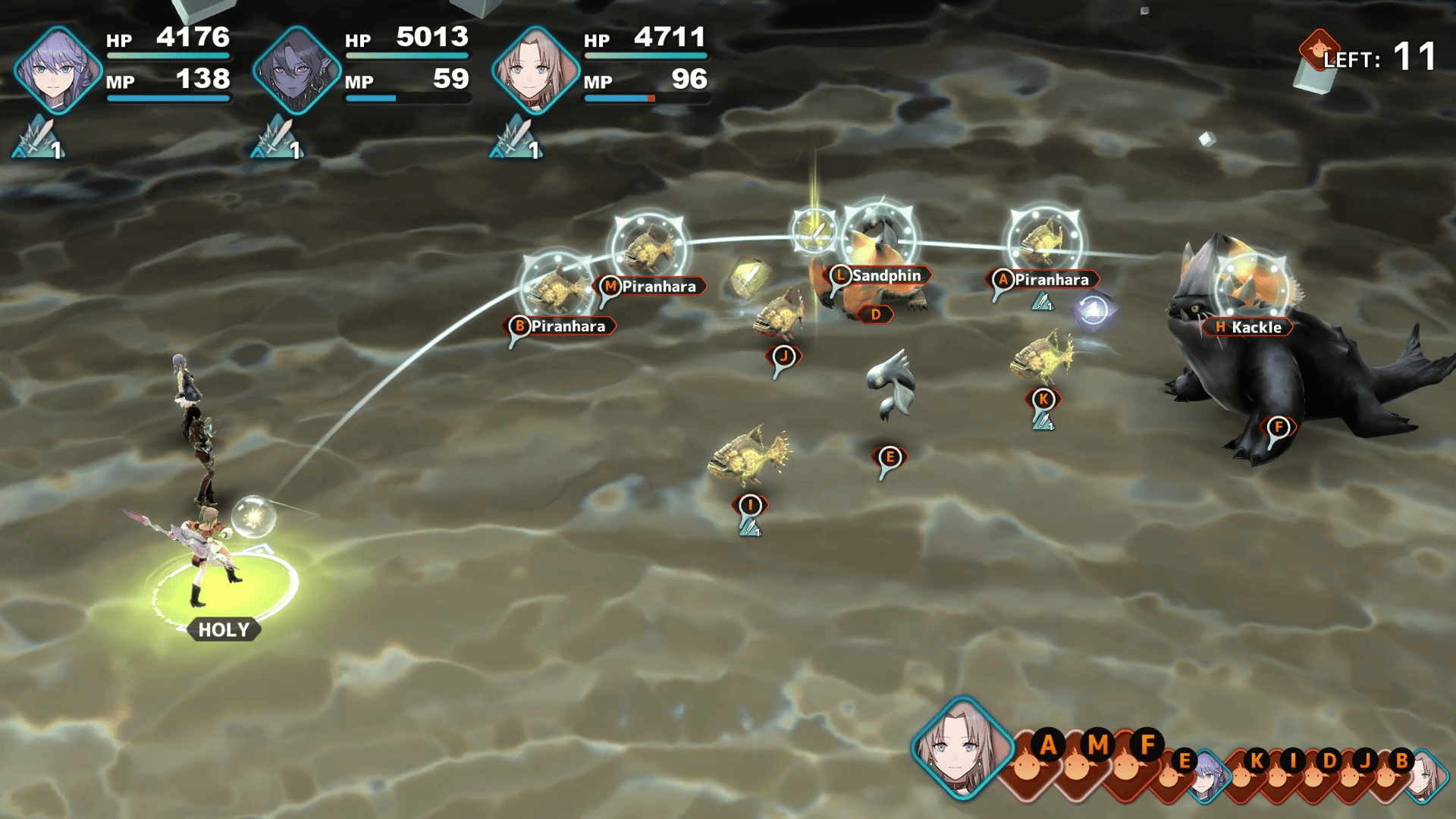Select the enemy marker E in the field
1456x819 pixels.
[x=890, y=457]
